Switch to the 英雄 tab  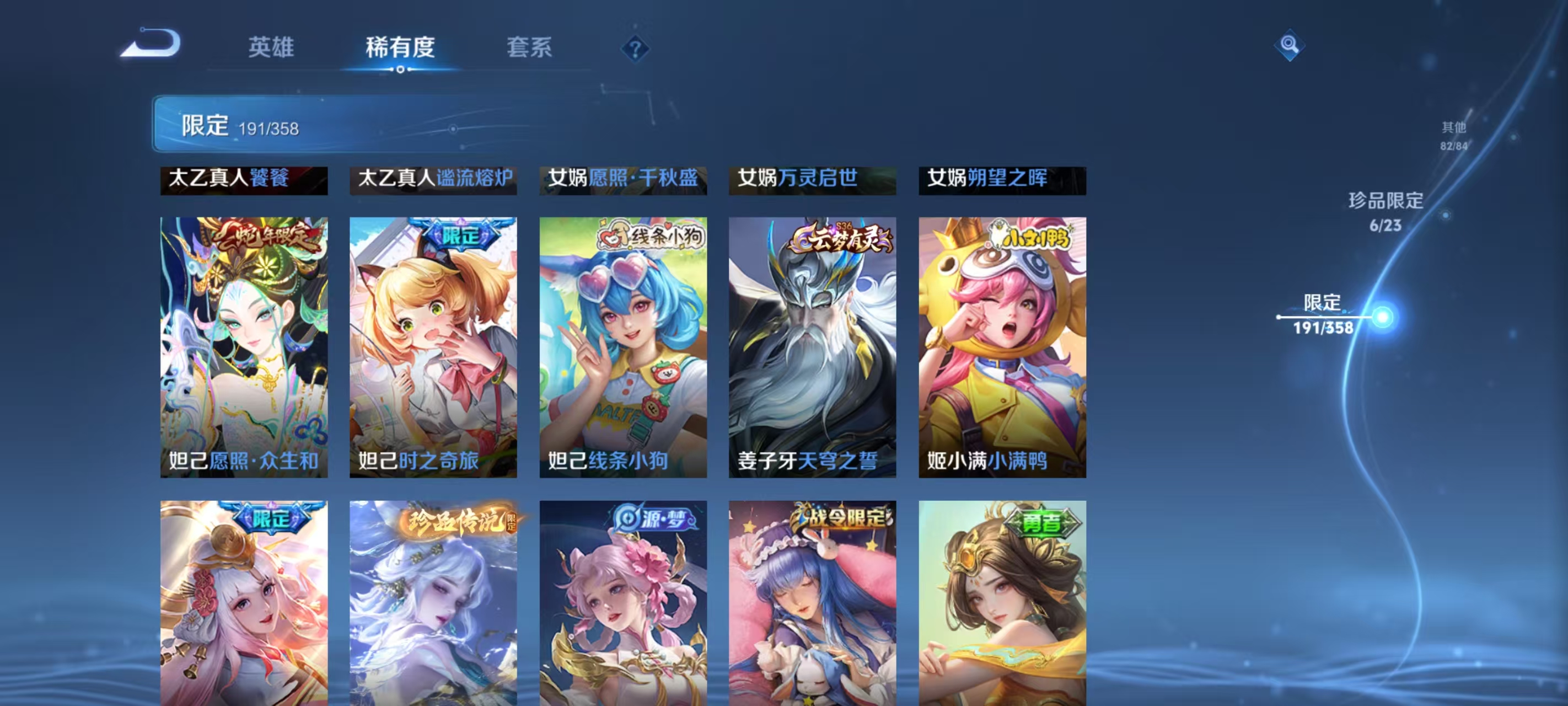(270, 48)
